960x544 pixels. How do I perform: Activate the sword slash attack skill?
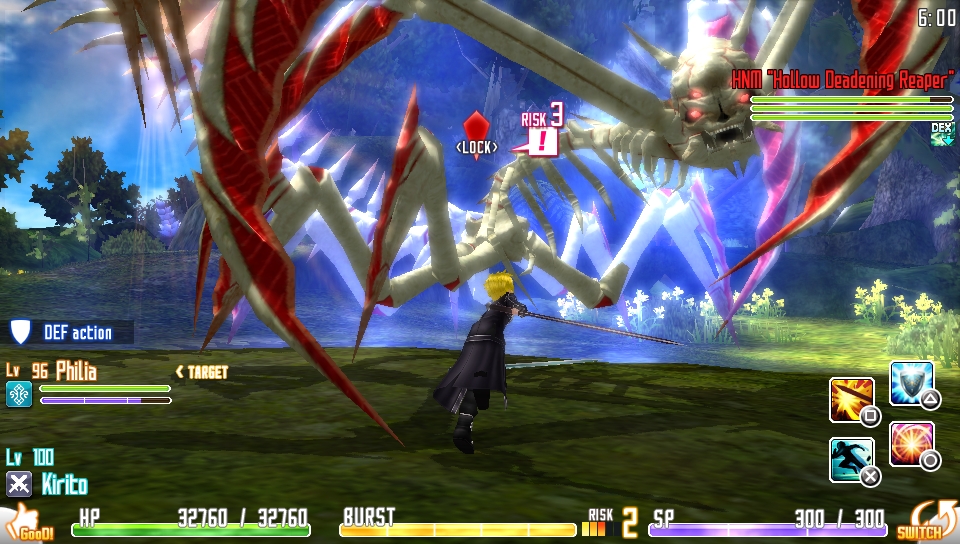[852, 399]
